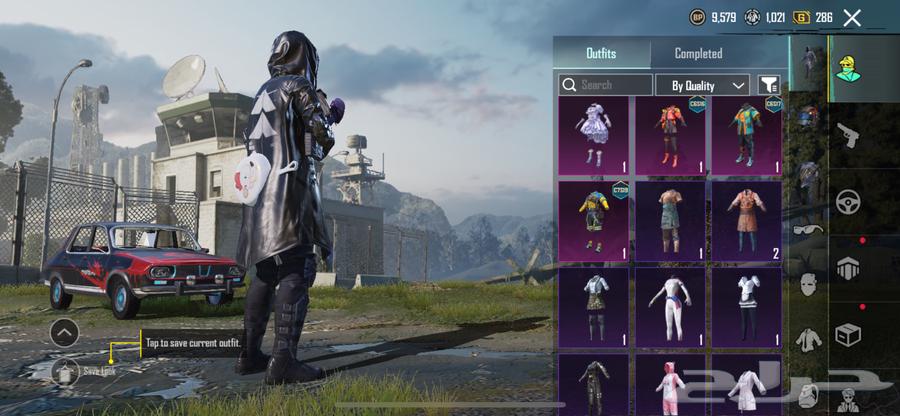Open the outfit filter options
The image size is (900, 416).
(768, 85)
